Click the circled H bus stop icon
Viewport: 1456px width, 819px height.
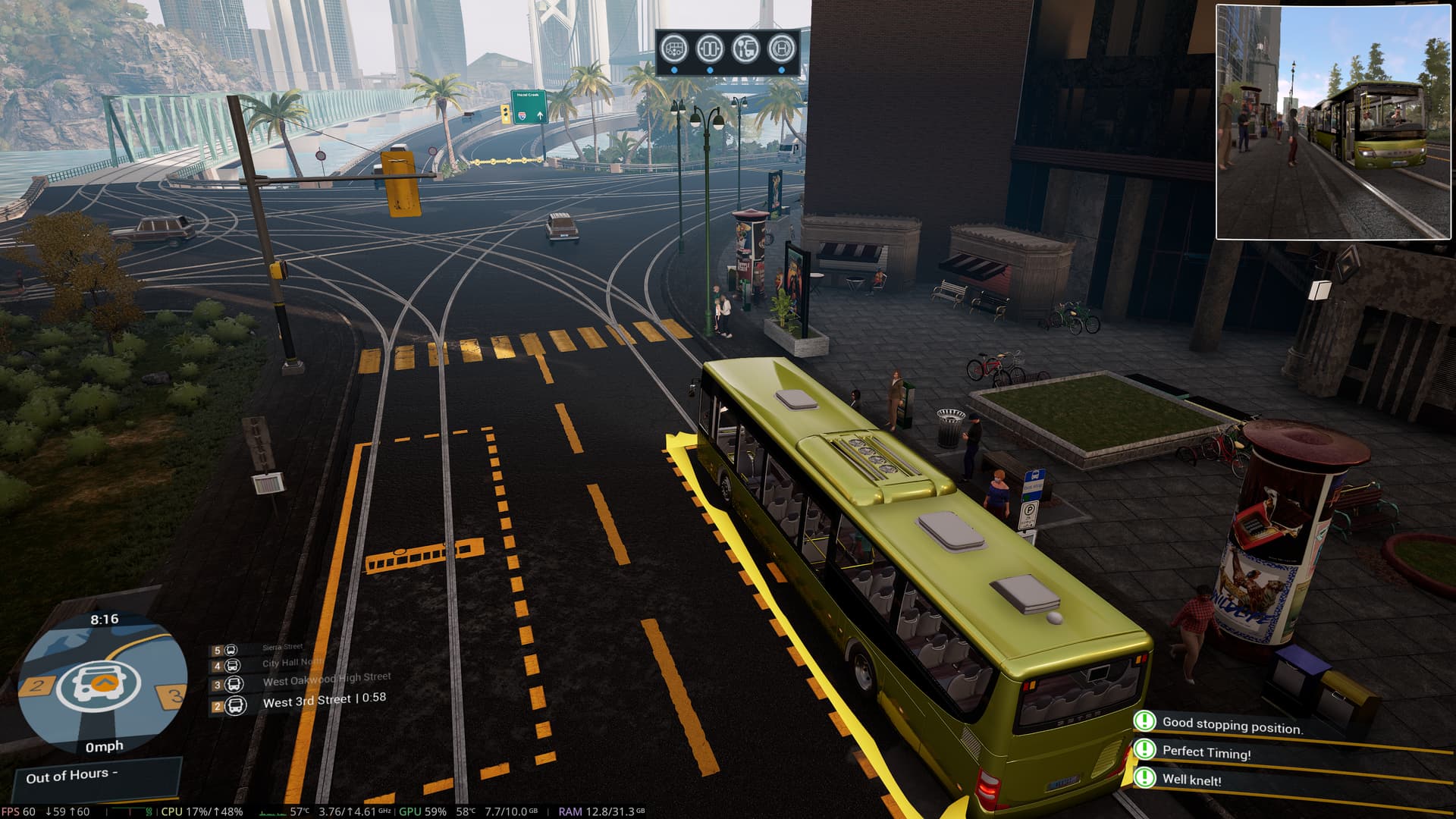[782, 49]
